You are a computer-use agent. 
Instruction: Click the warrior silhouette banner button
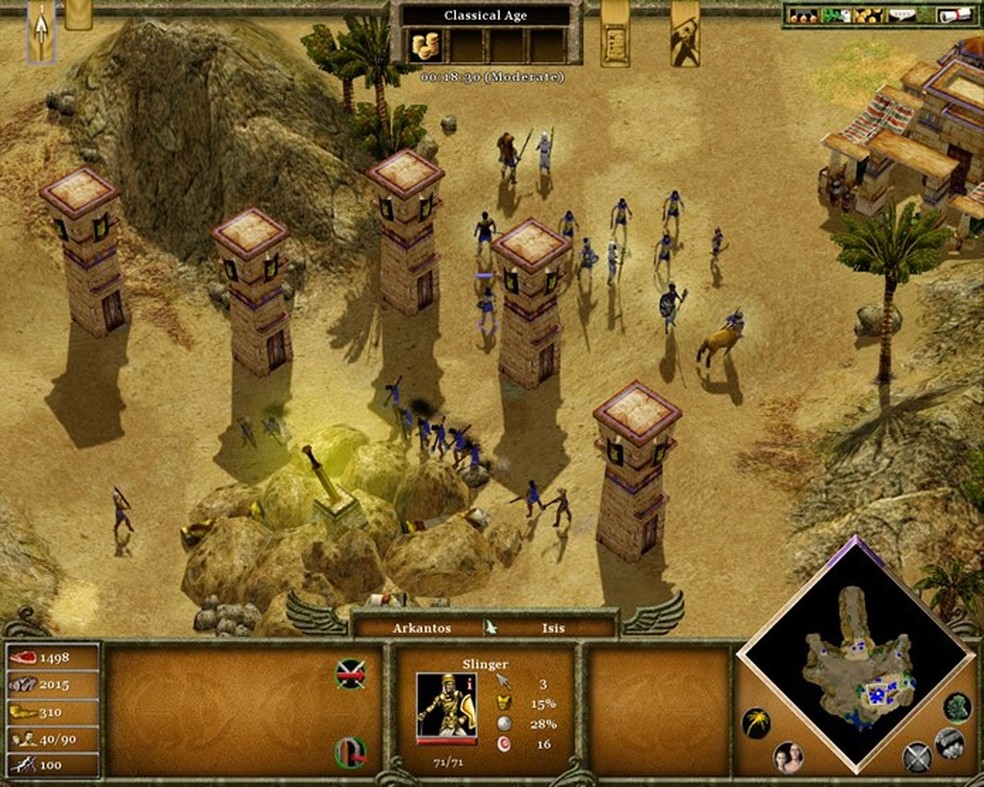click(685, 36)
